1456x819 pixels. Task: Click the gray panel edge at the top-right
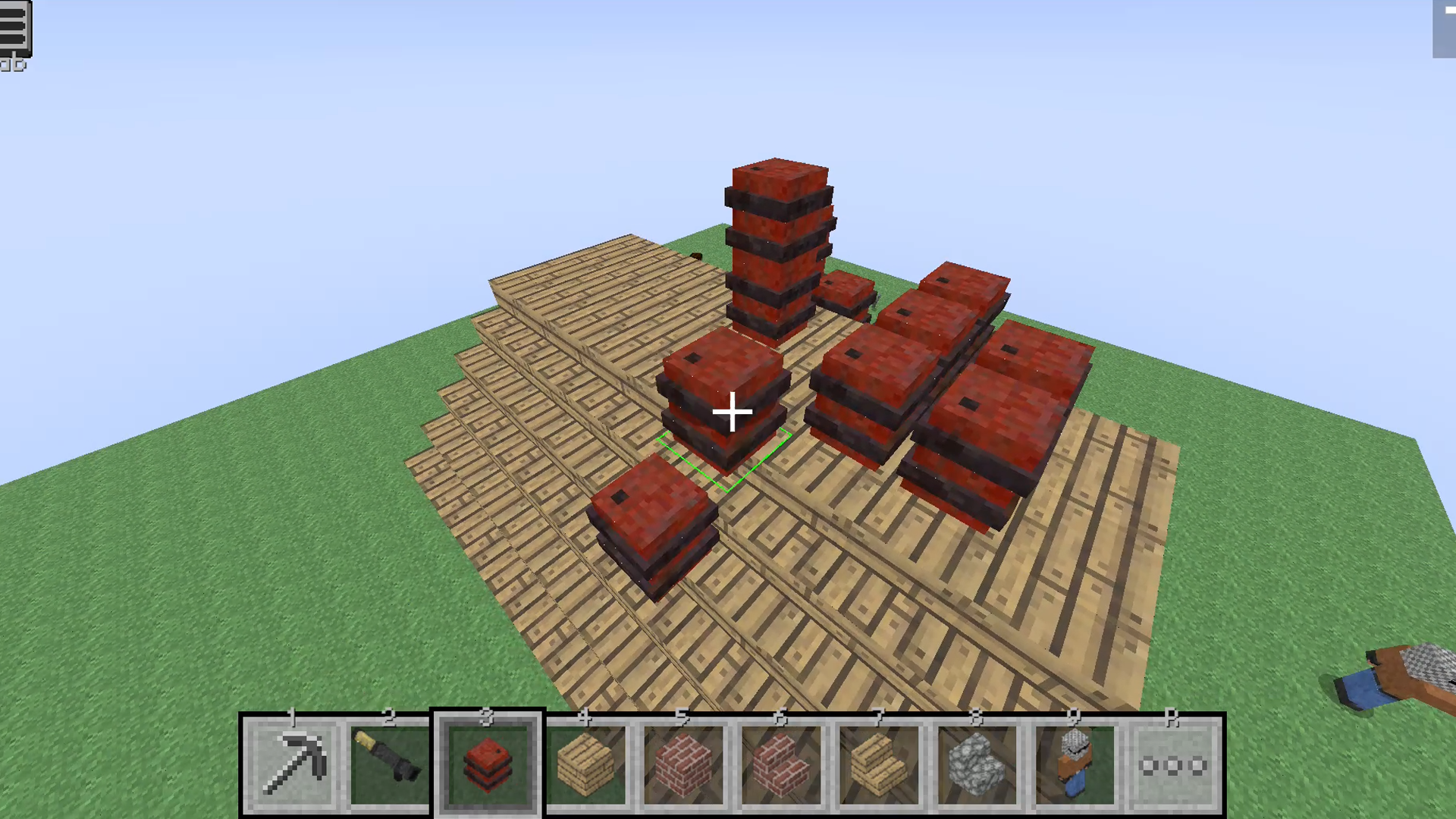pos(1445,30)
